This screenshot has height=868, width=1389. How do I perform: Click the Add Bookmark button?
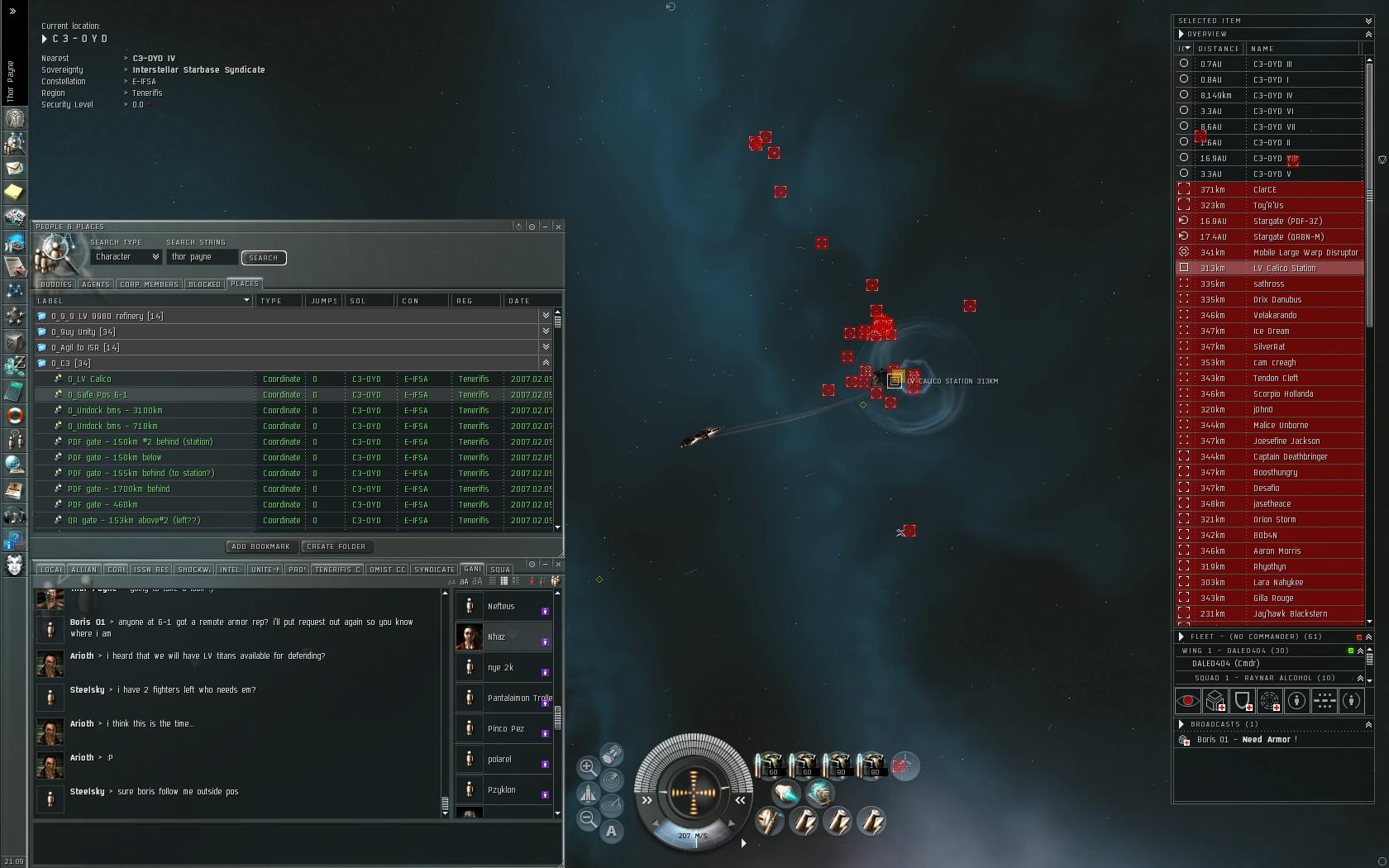[x=260, y=546]
